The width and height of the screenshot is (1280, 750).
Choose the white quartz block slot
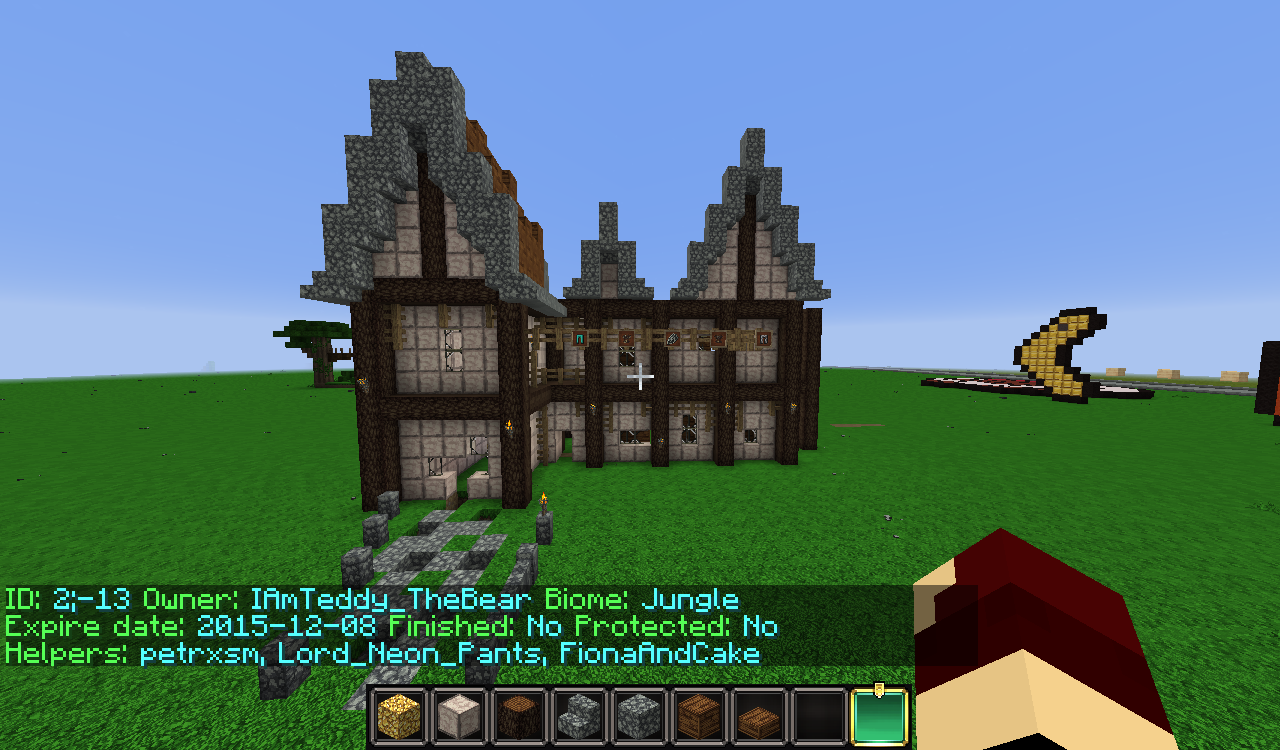click(x=459, y=716)
